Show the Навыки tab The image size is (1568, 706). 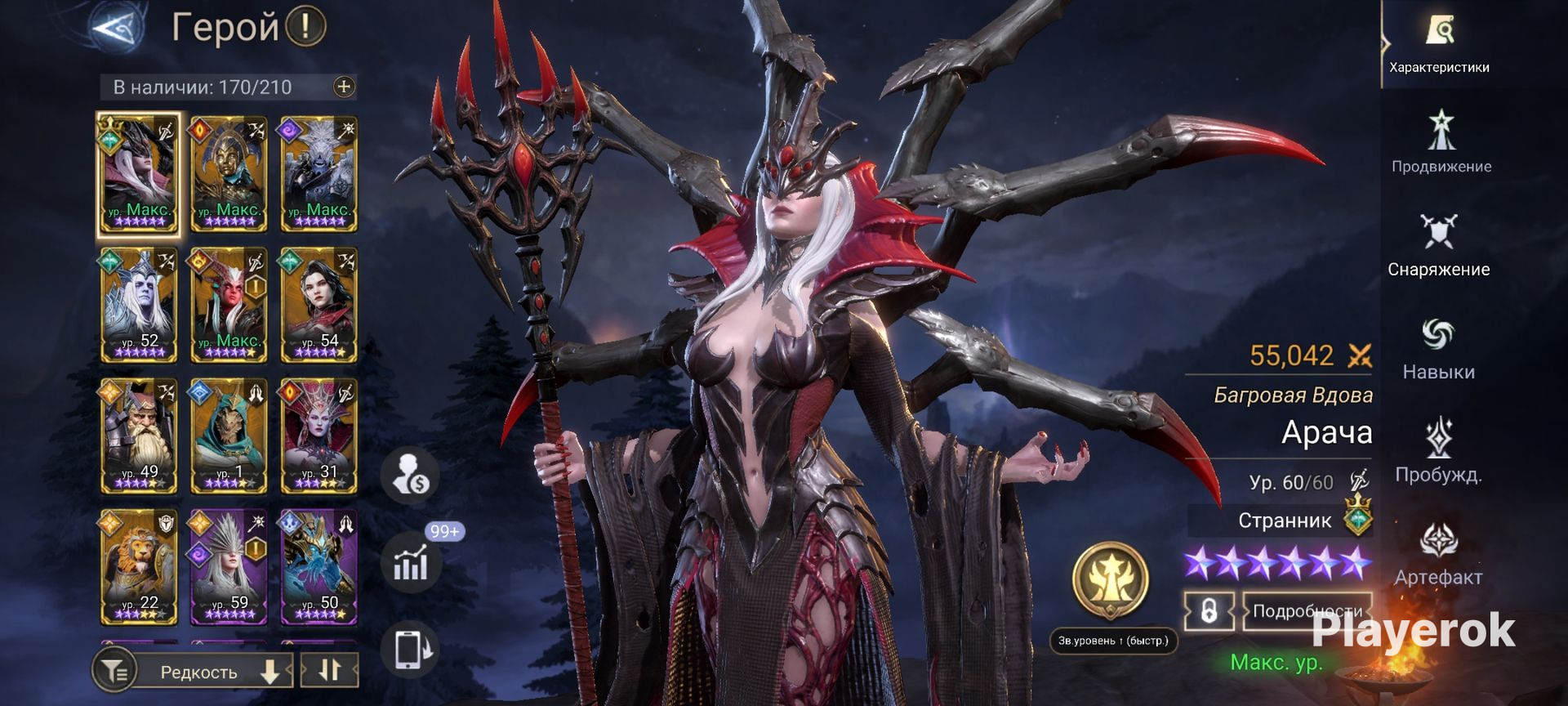1438,349
